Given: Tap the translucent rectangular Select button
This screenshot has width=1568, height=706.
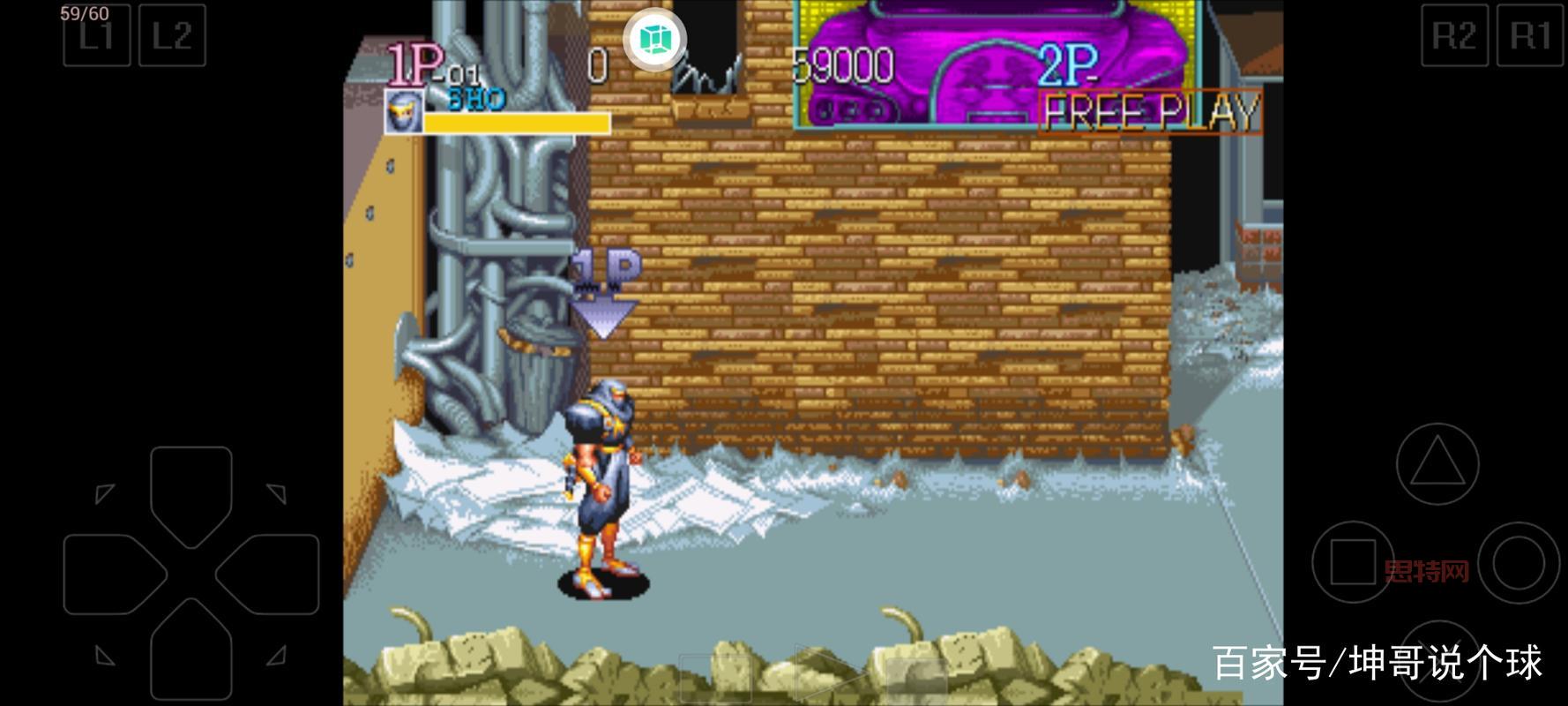Looking at the screenshot, I should [716, 678].
